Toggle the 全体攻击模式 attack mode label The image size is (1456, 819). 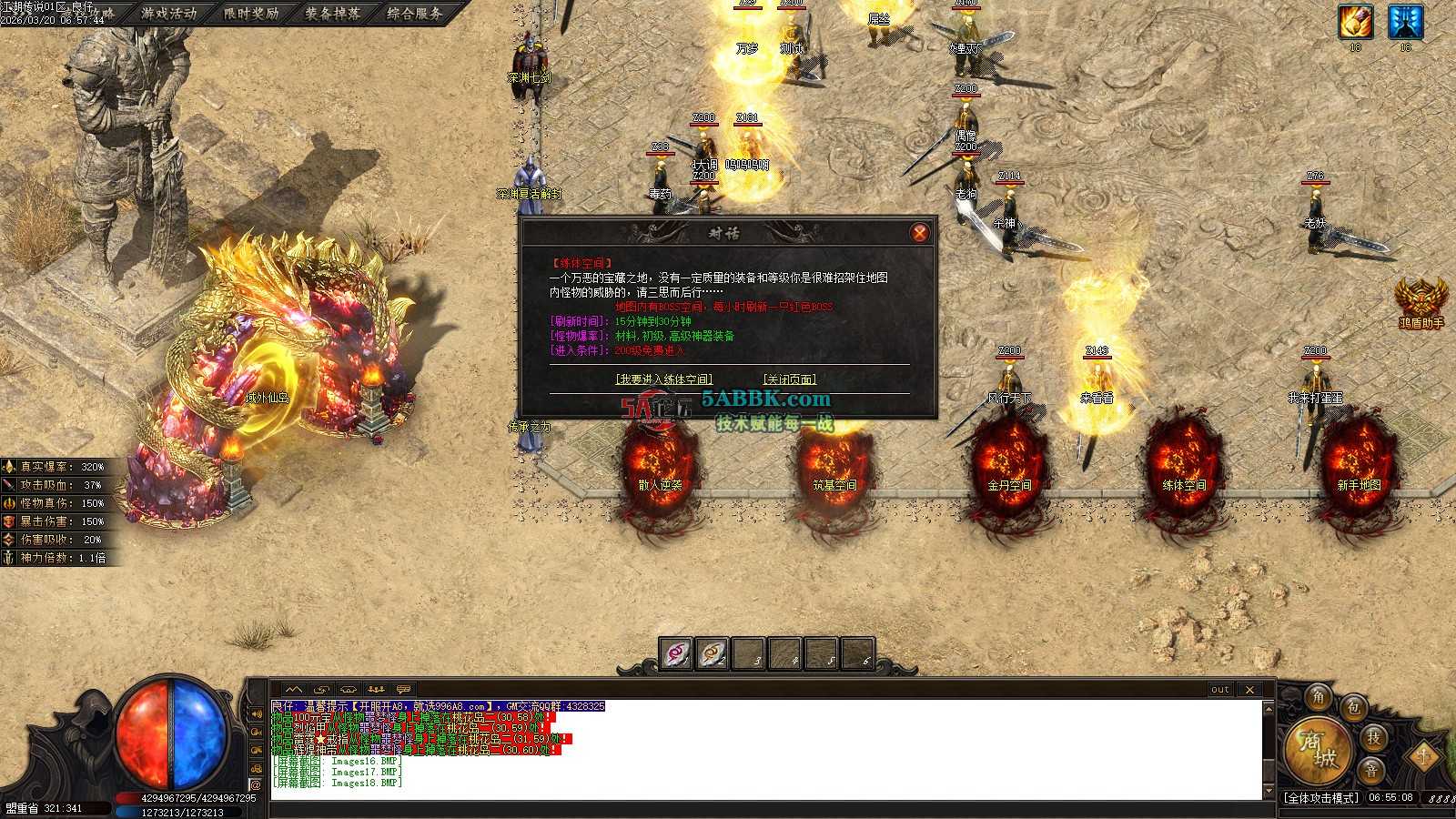(1320, 798)
